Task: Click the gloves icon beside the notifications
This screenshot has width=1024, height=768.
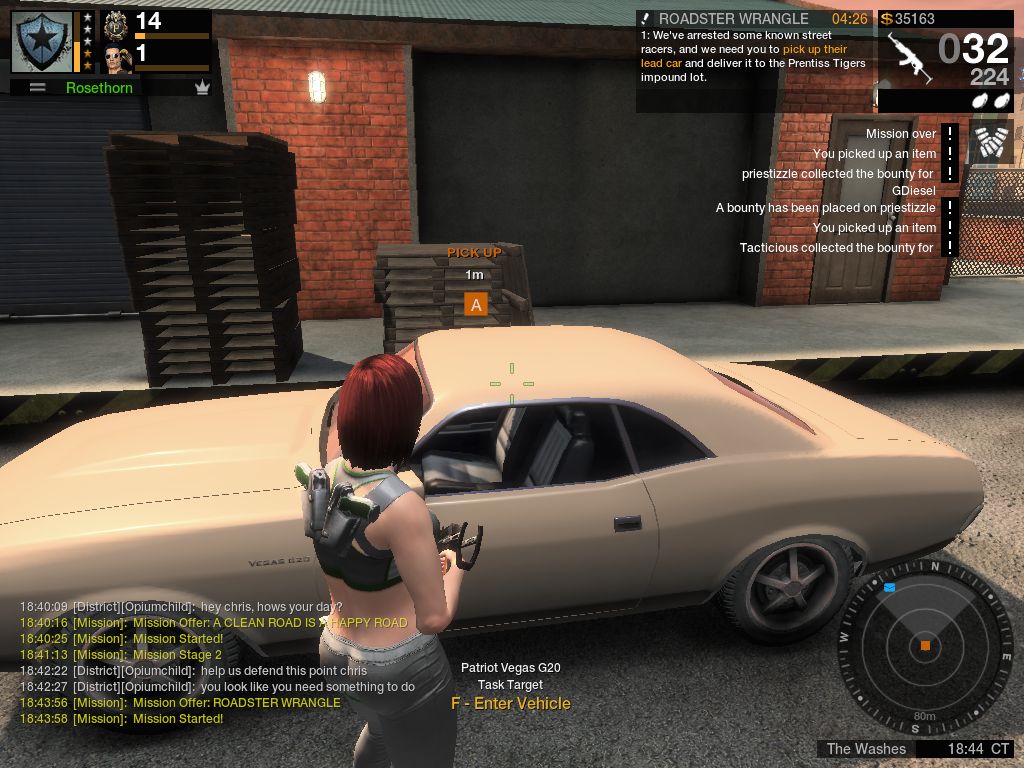Action: tap(990, 142)
